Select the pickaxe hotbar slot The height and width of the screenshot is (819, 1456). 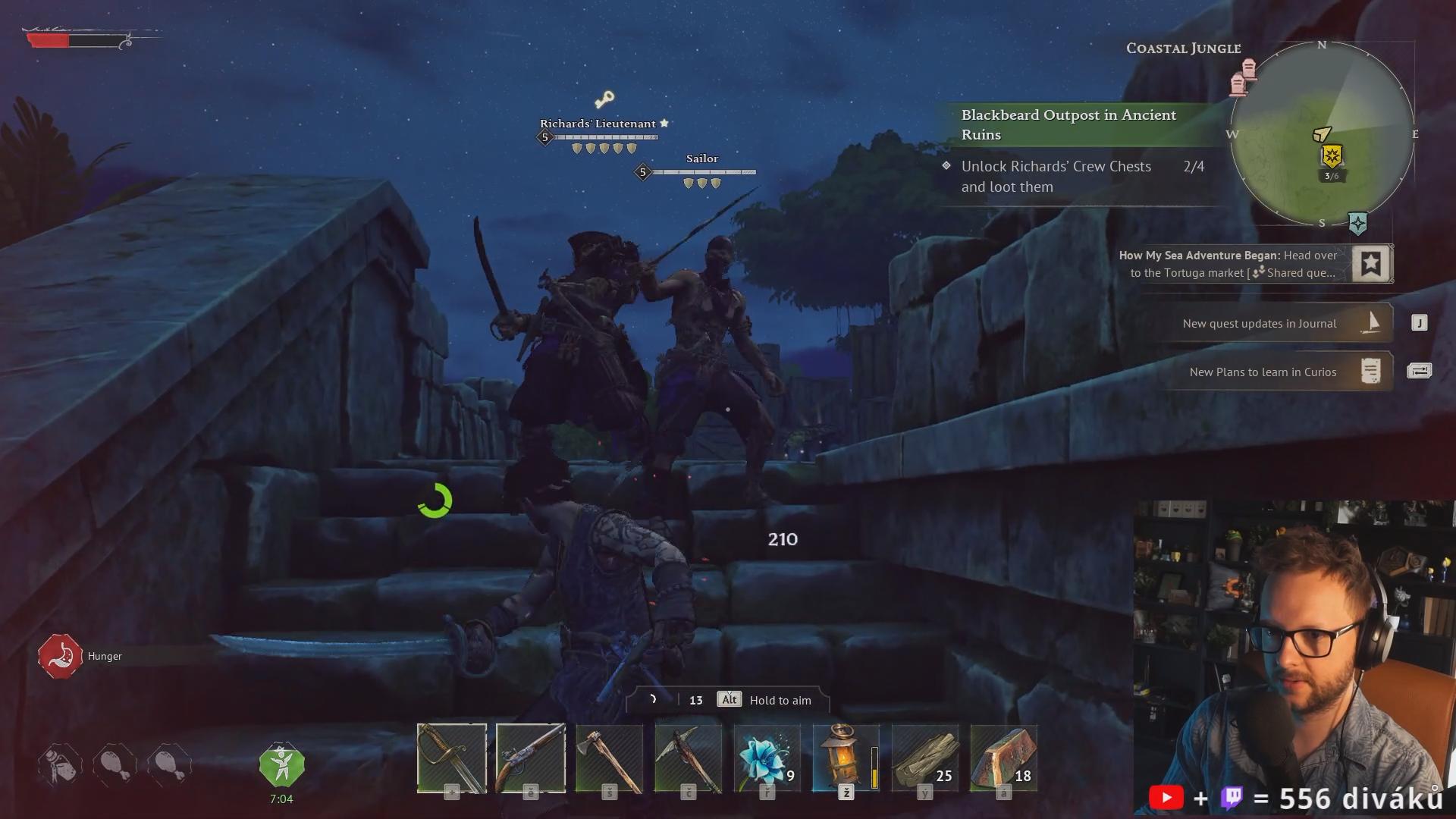[689, 758]
